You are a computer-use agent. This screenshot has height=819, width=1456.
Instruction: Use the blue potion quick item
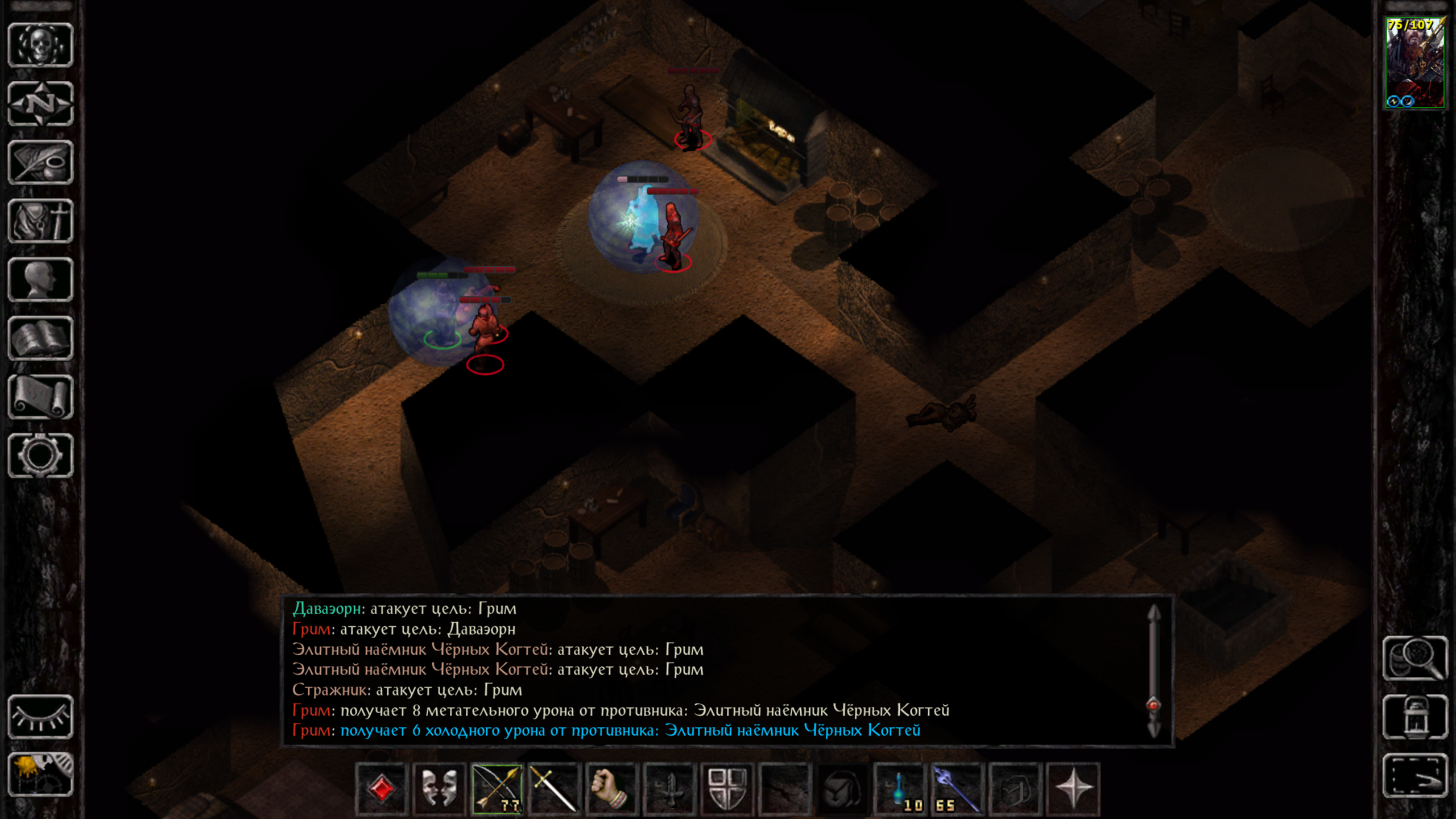click(900, 789)
